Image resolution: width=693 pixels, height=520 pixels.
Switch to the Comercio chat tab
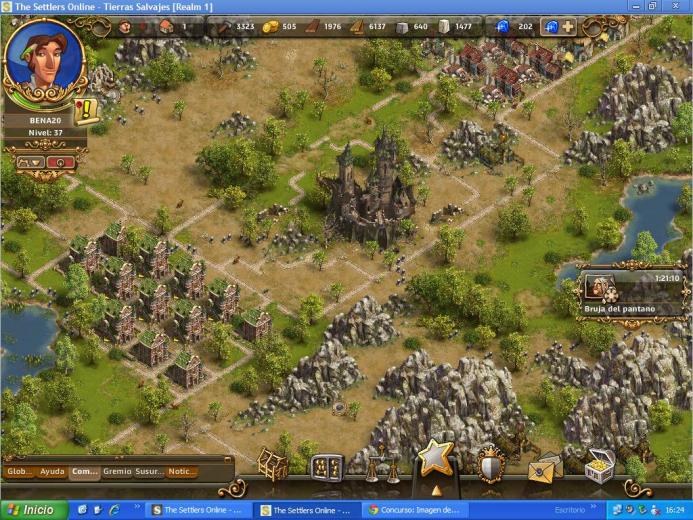[85, 471]
